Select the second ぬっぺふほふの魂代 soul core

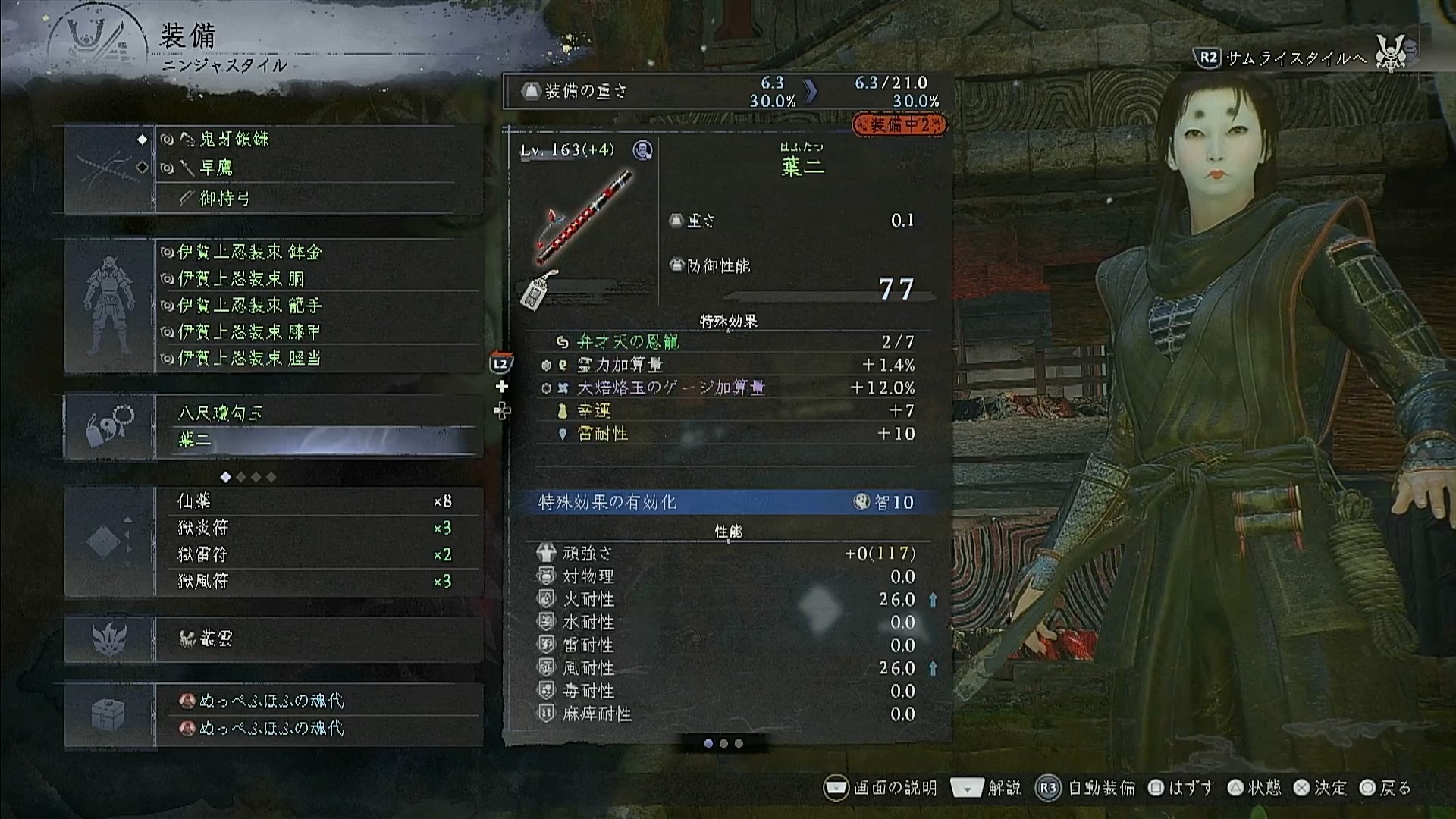tap(318, 728)
